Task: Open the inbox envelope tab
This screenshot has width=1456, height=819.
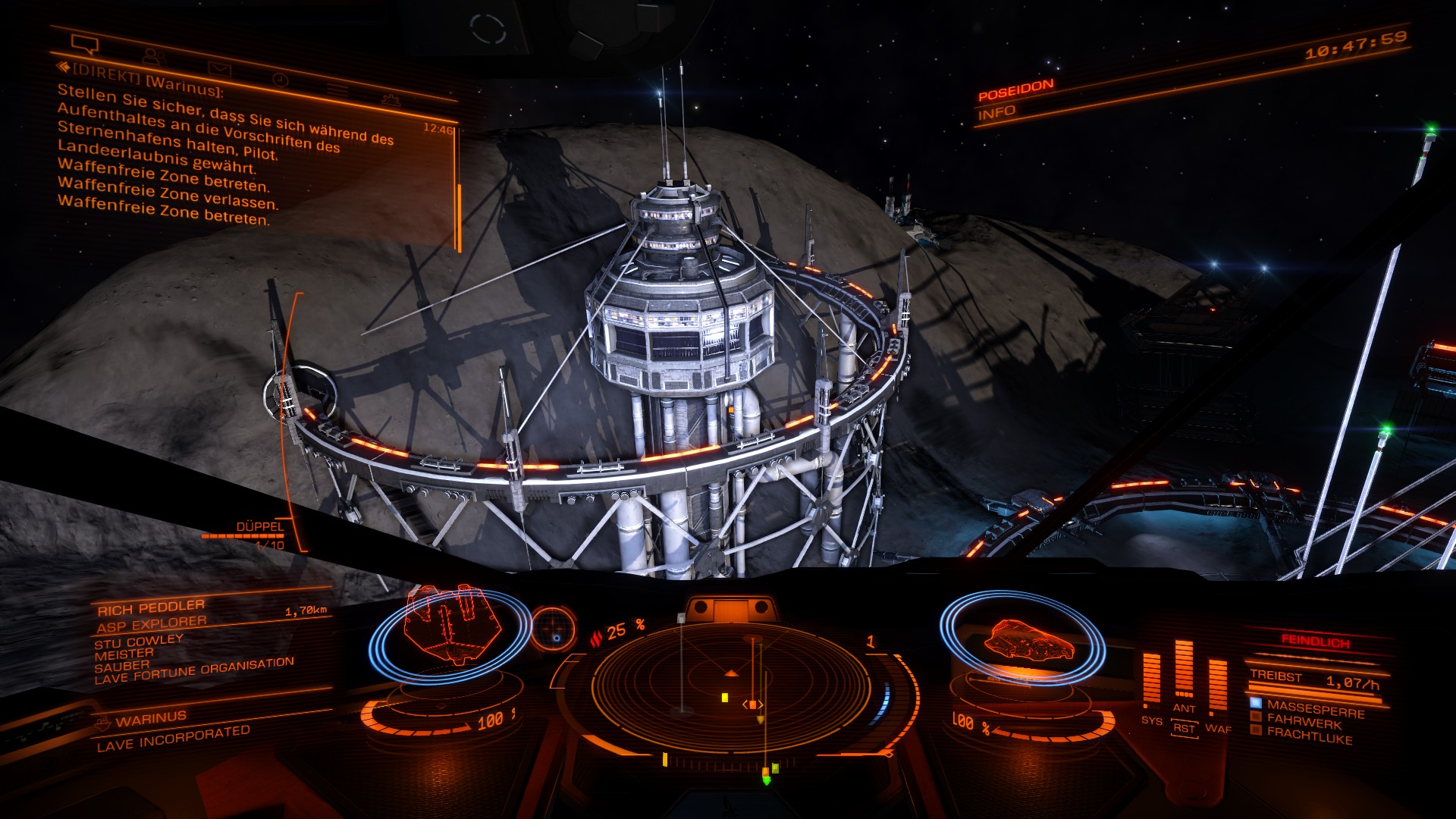Action: pyautogui.click(x=219, y=68)
